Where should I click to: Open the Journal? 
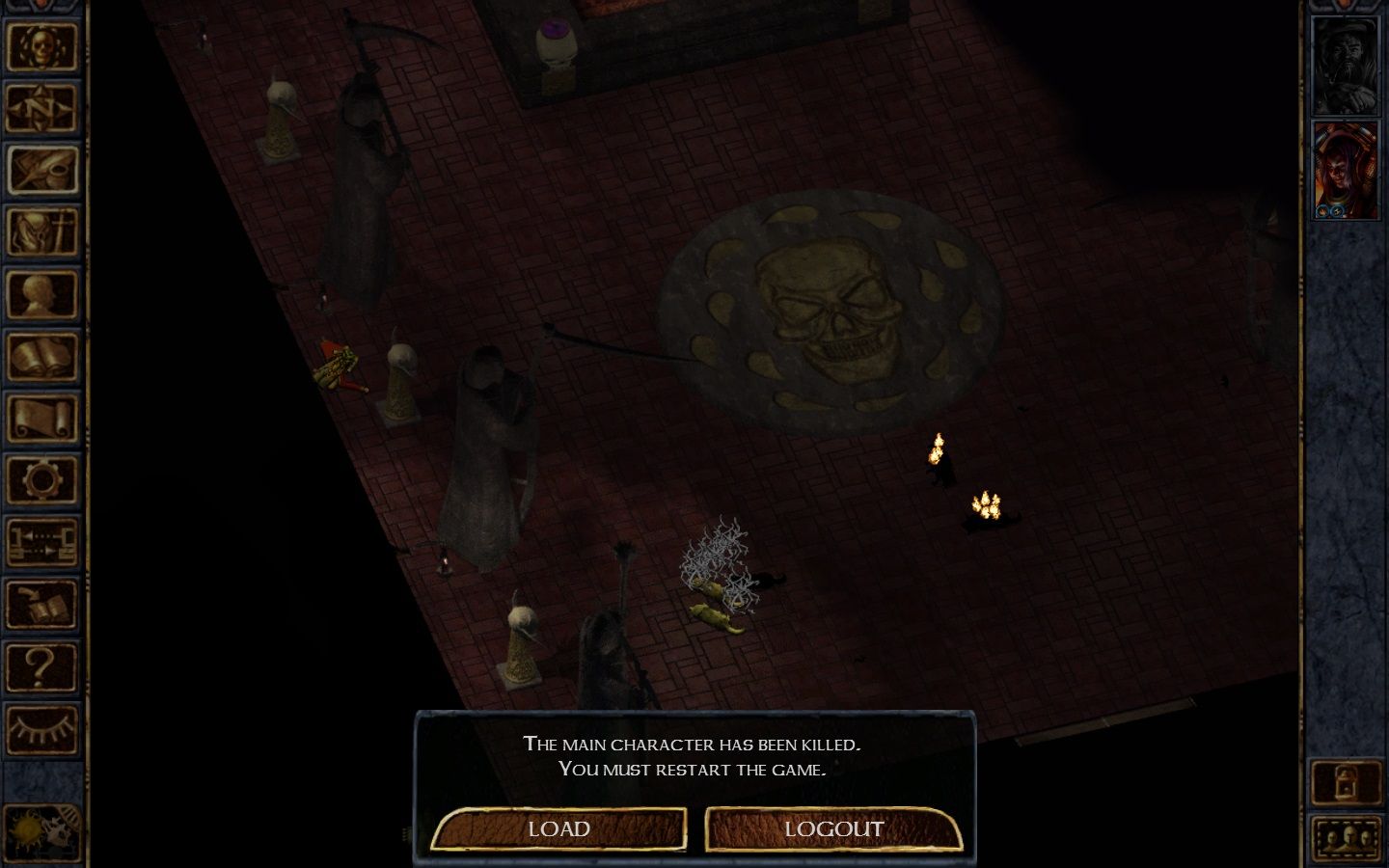click(x=42, y=171)
